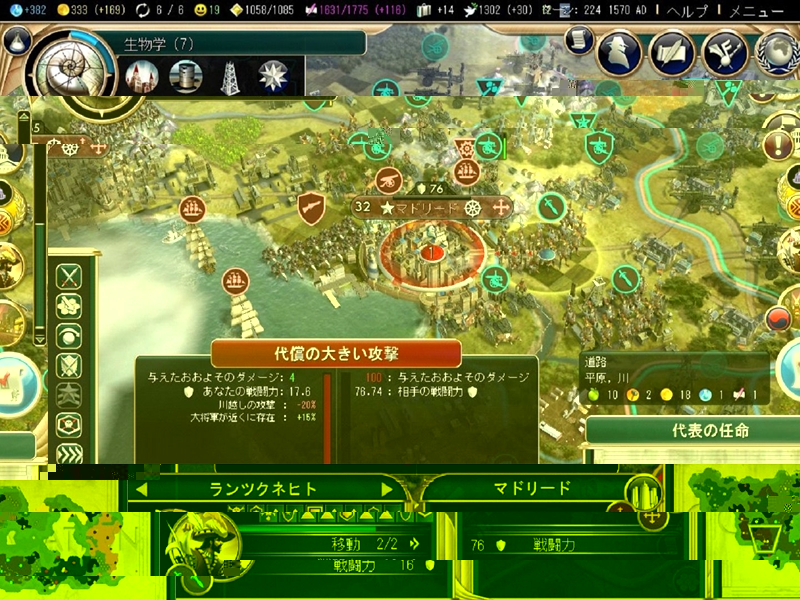Viewport: 800px width, 600px height.
Task: Click the ランツクネヒト unit portrait
Action: [x=198, y=548]
